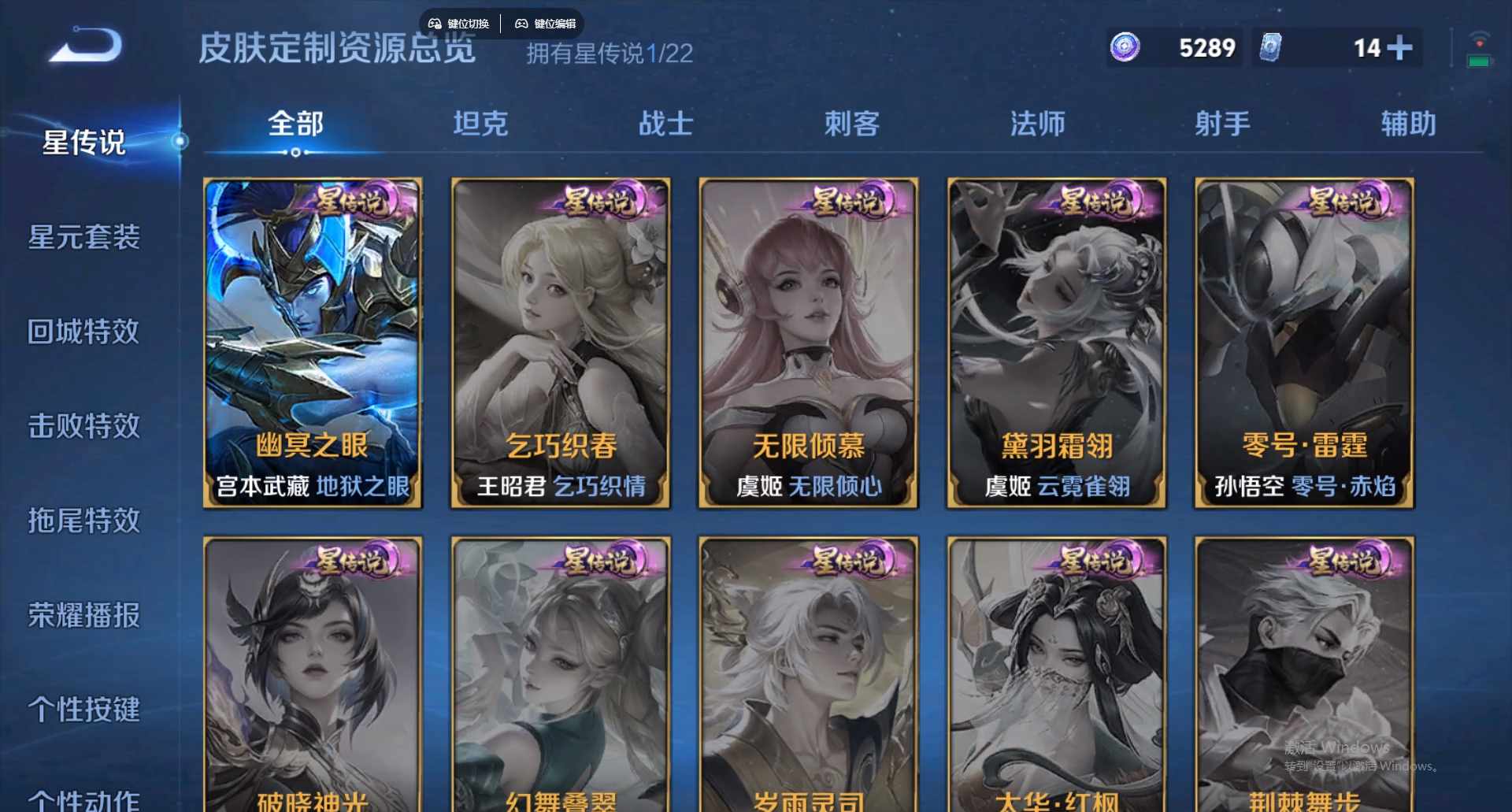Click the gamepad icon next to 键位编辑
Screen dimensions: 1512x812
point(523,24)
